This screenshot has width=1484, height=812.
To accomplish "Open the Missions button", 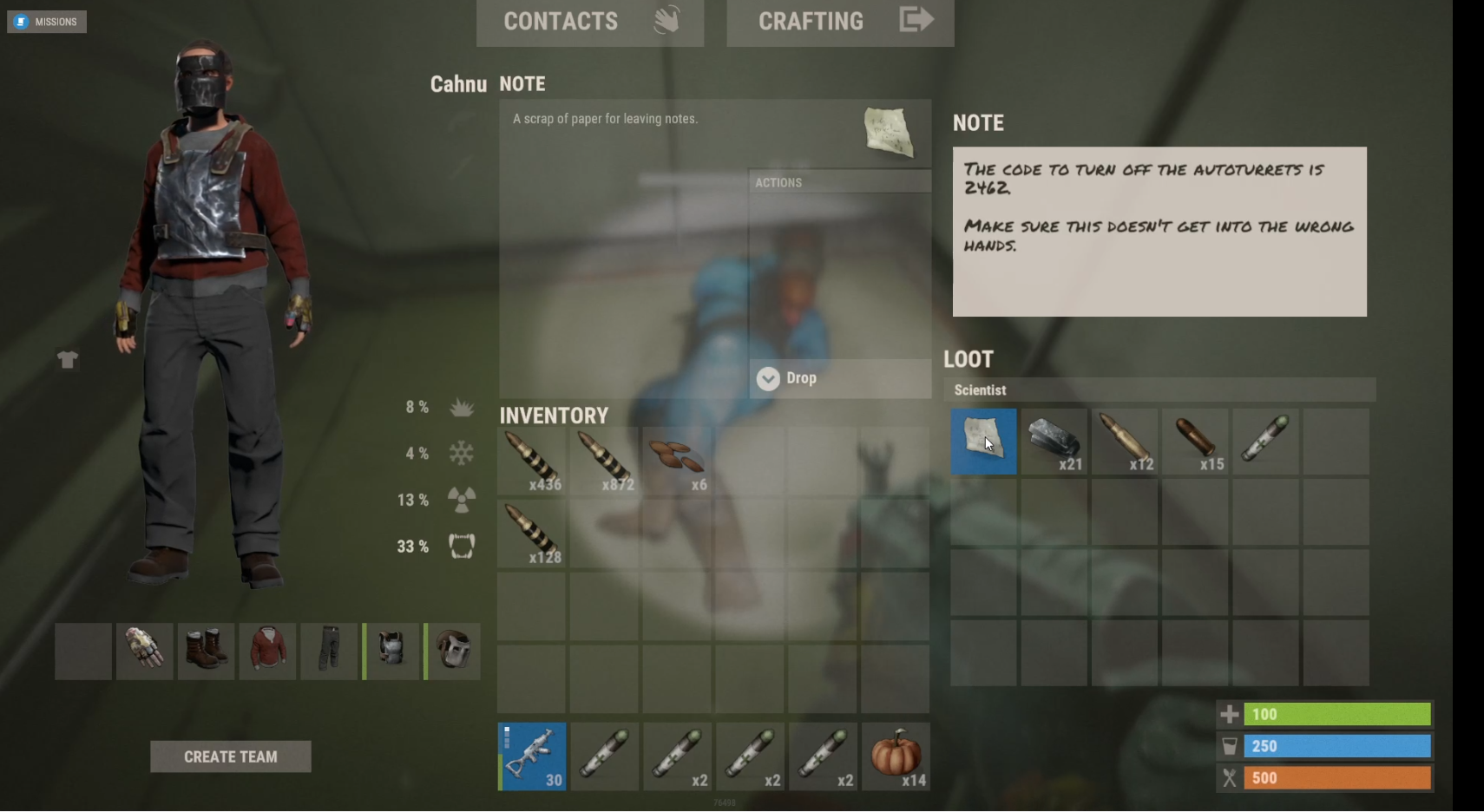I will (47, 22).
